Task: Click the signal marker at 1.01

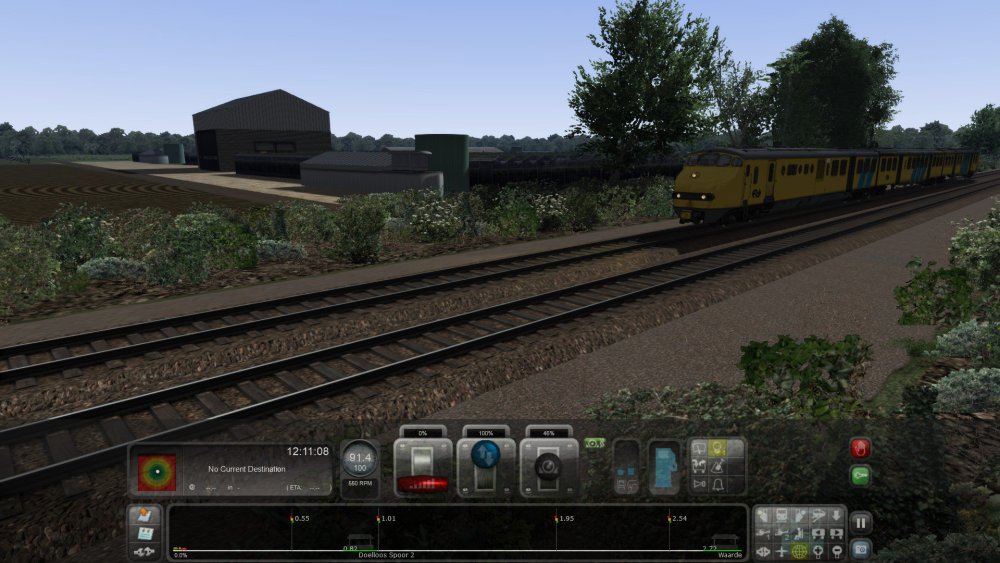Action: (x=377, y=519)
